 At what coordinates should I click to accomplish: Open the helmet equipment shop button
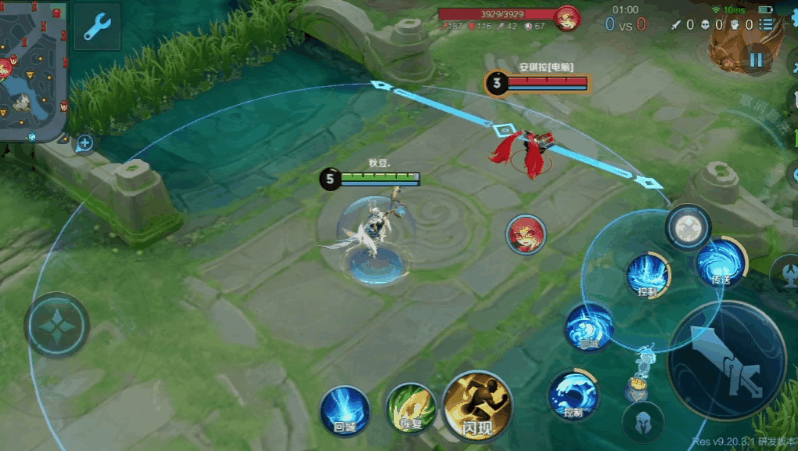642,422
